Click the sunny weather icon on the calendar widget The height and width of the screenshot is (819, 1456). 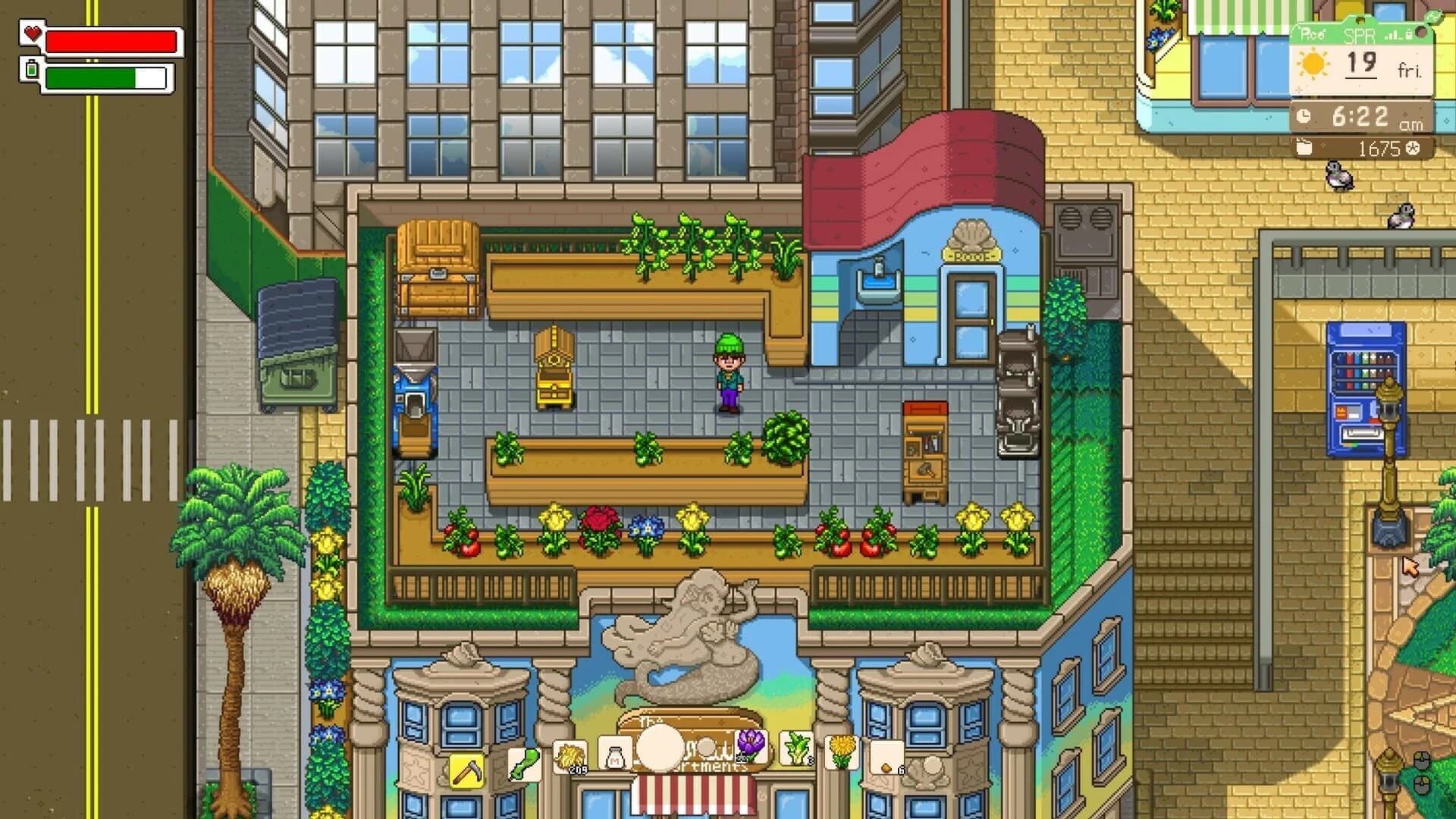[x=1313, y=64]
